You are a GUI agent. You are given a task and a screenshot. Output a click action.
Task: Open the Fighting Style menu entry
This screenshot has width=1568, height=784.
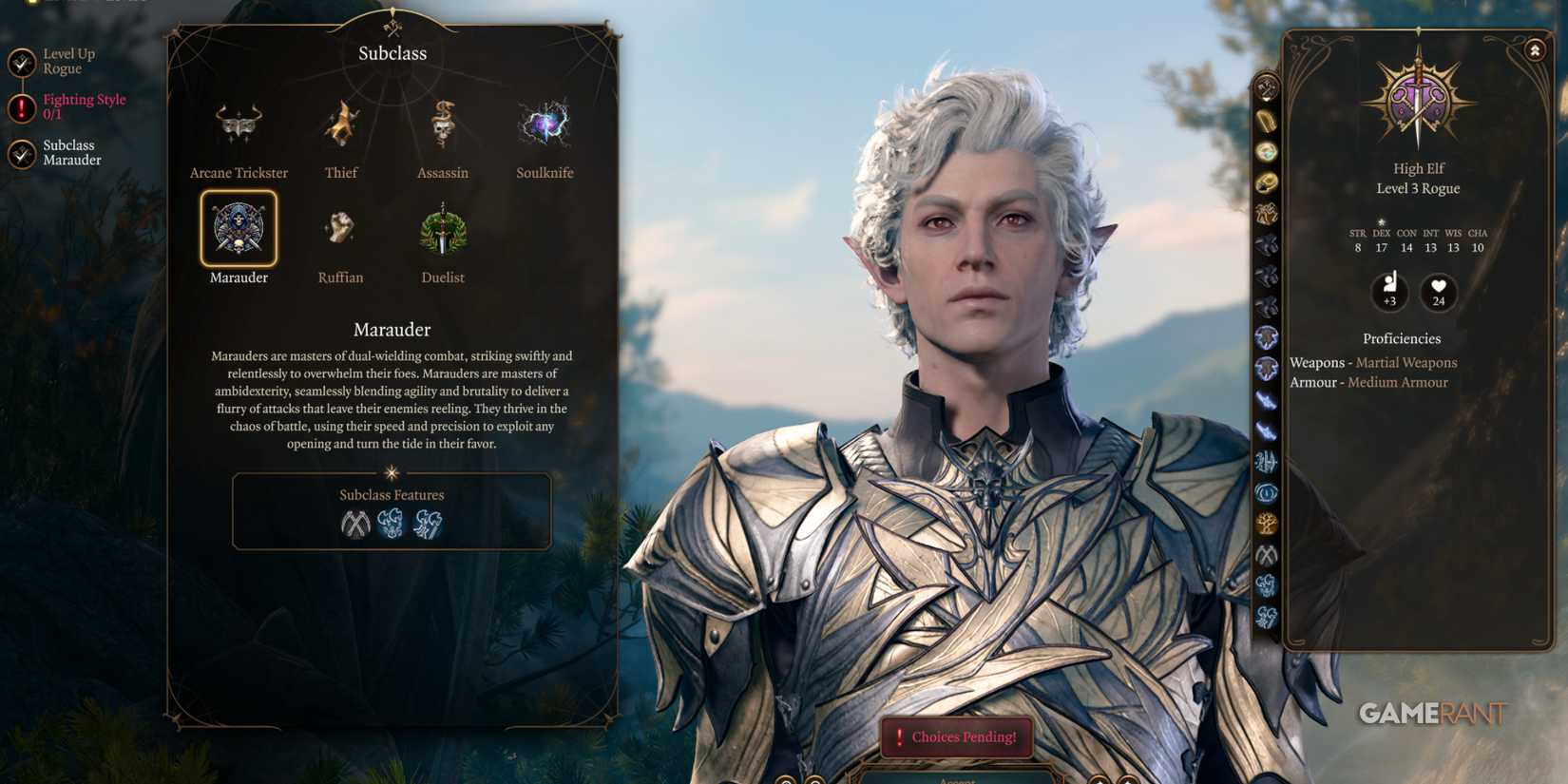84,105
